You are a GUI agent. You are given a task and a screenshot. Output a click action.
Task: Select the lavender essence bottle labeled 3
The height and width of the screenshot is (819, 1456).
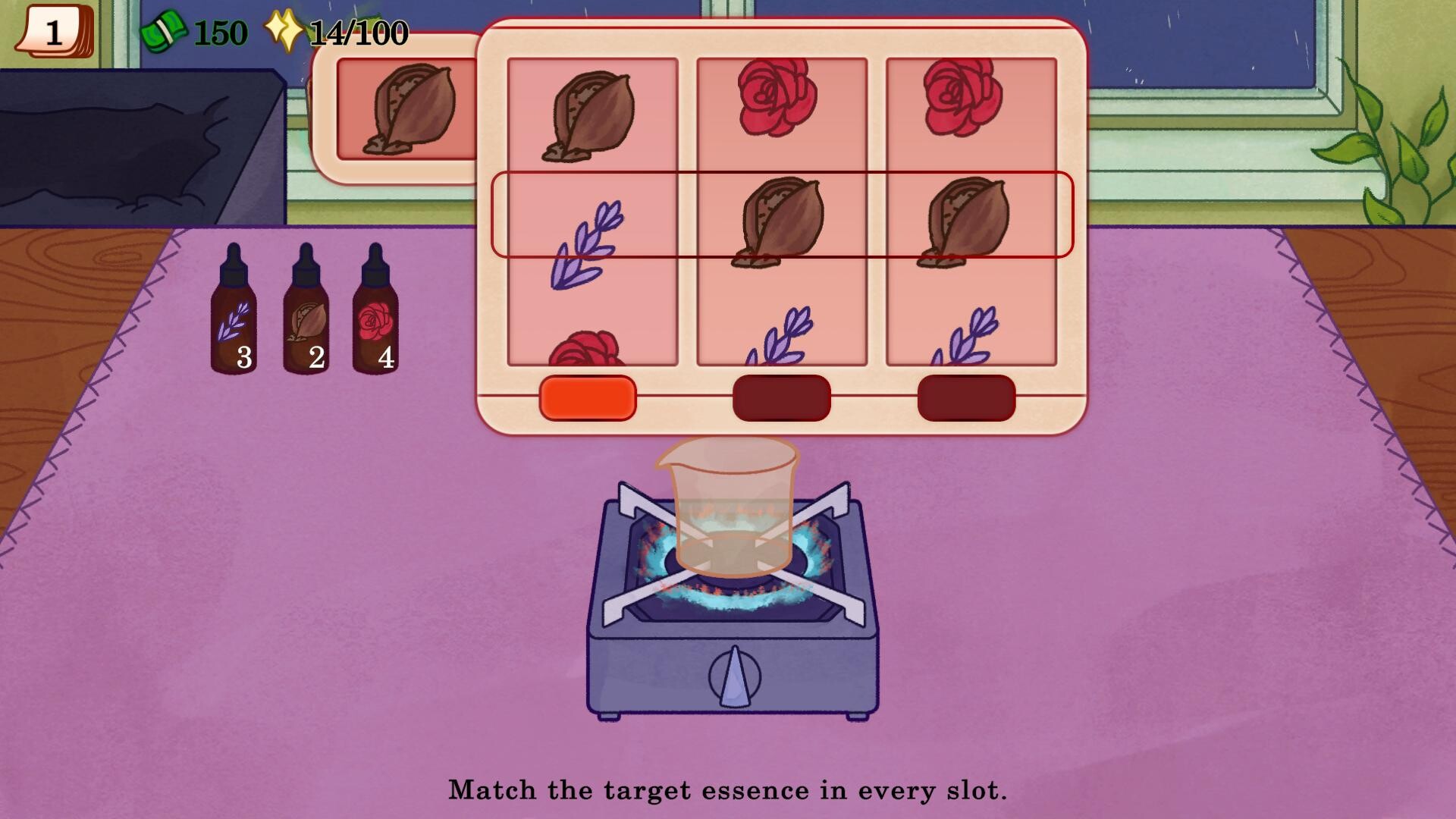pos(234,322)
